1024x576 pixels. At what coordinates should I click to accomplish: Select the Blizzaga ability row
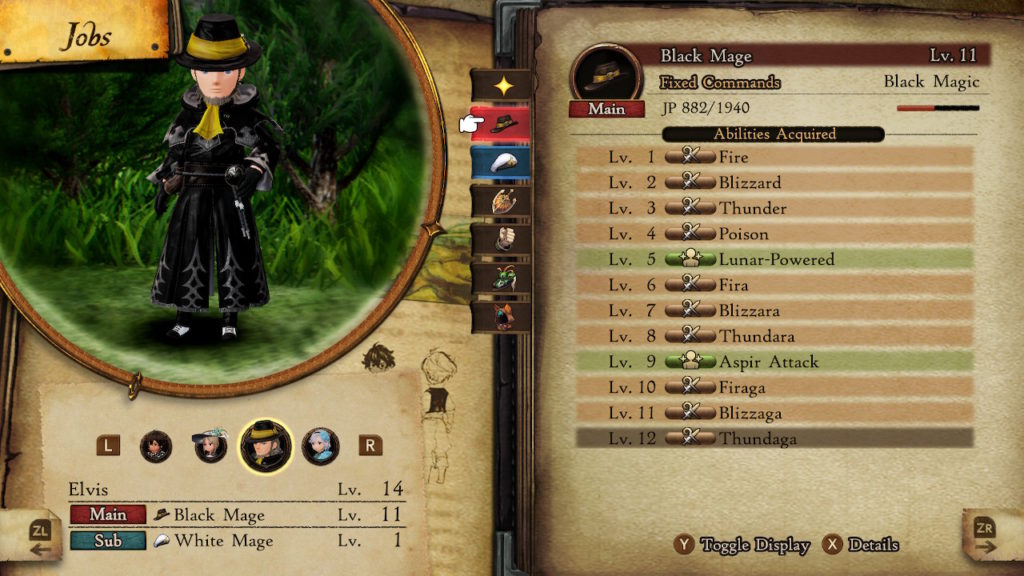coord(774,412)
